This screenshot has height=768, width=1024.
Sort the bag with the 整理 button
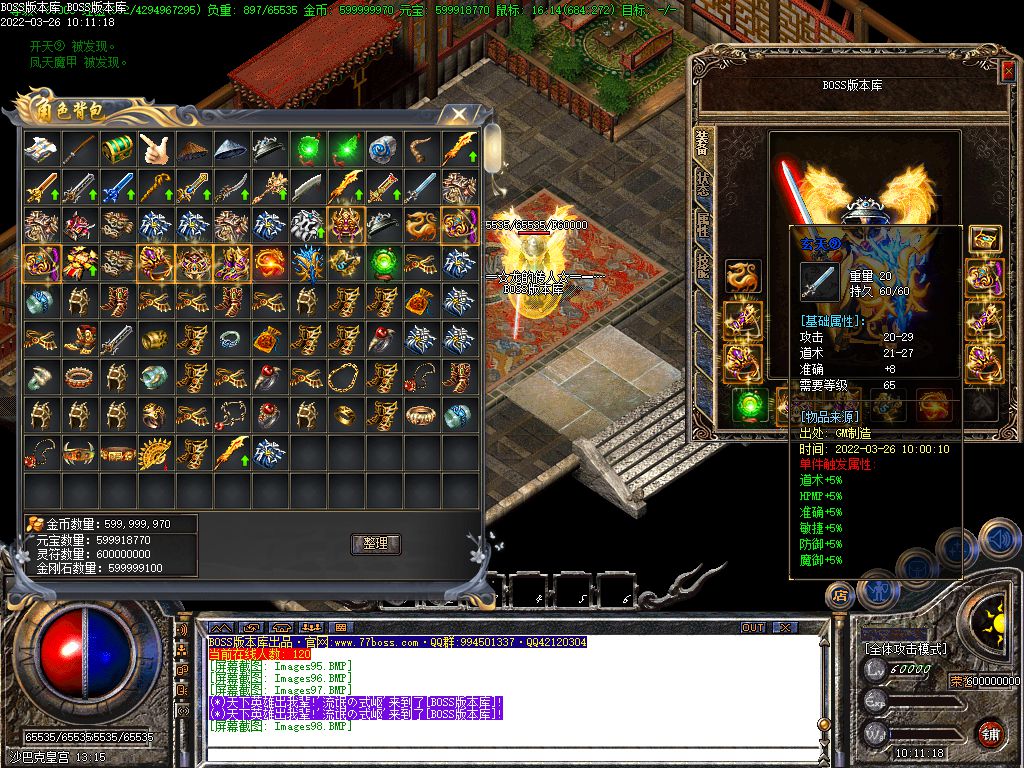tap(376, 543)
